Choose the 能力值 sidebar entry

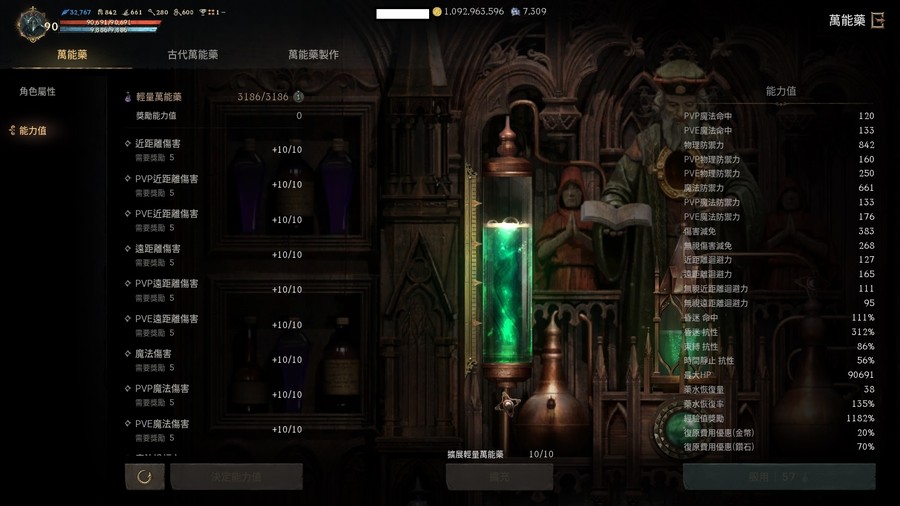(x=32, y=131)
